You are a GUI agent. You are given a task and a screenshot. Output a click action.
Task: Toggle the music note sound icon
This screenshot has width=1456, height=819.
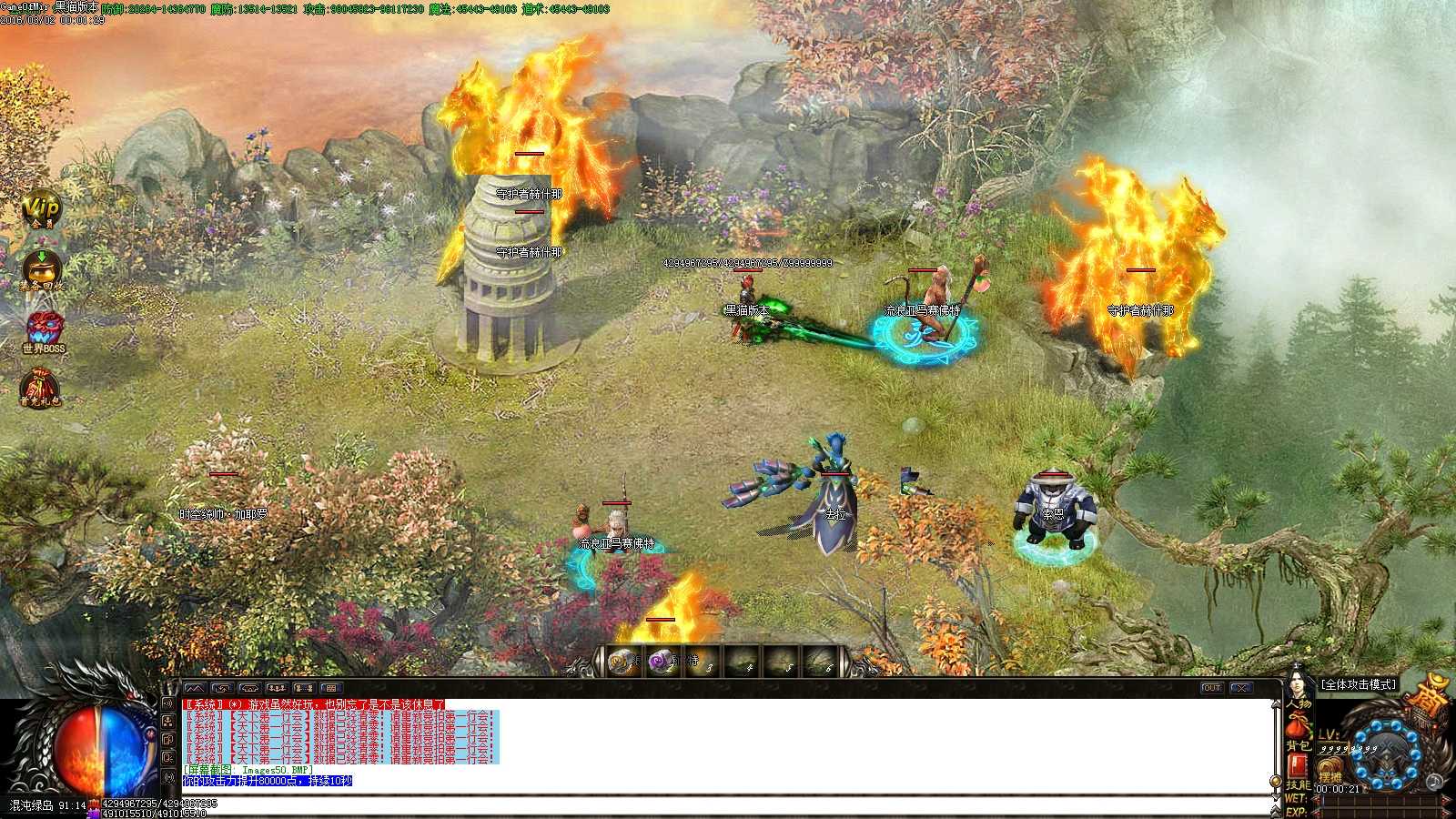[1433, 783]
